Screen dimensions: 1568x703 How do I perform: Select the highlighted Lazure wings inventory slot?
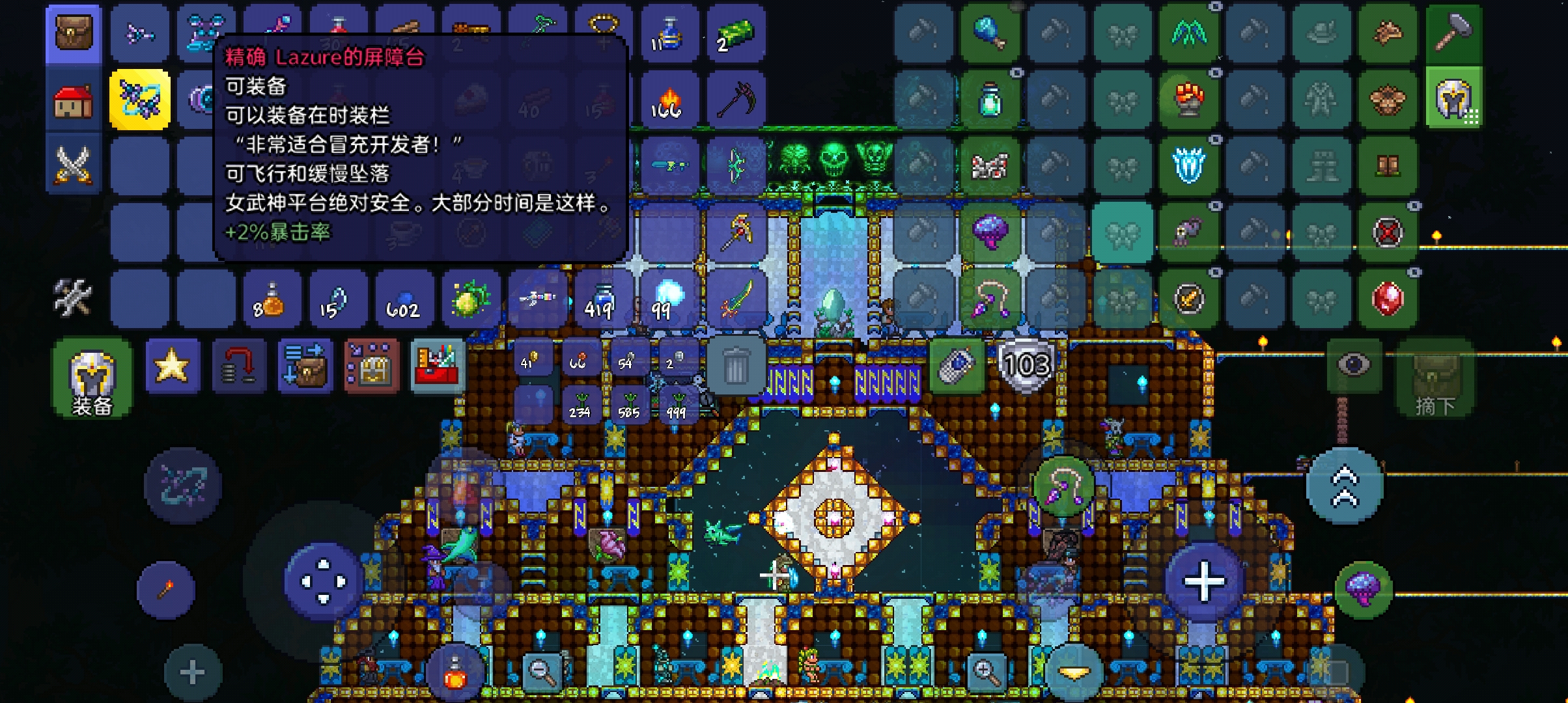tap(139, 100)
